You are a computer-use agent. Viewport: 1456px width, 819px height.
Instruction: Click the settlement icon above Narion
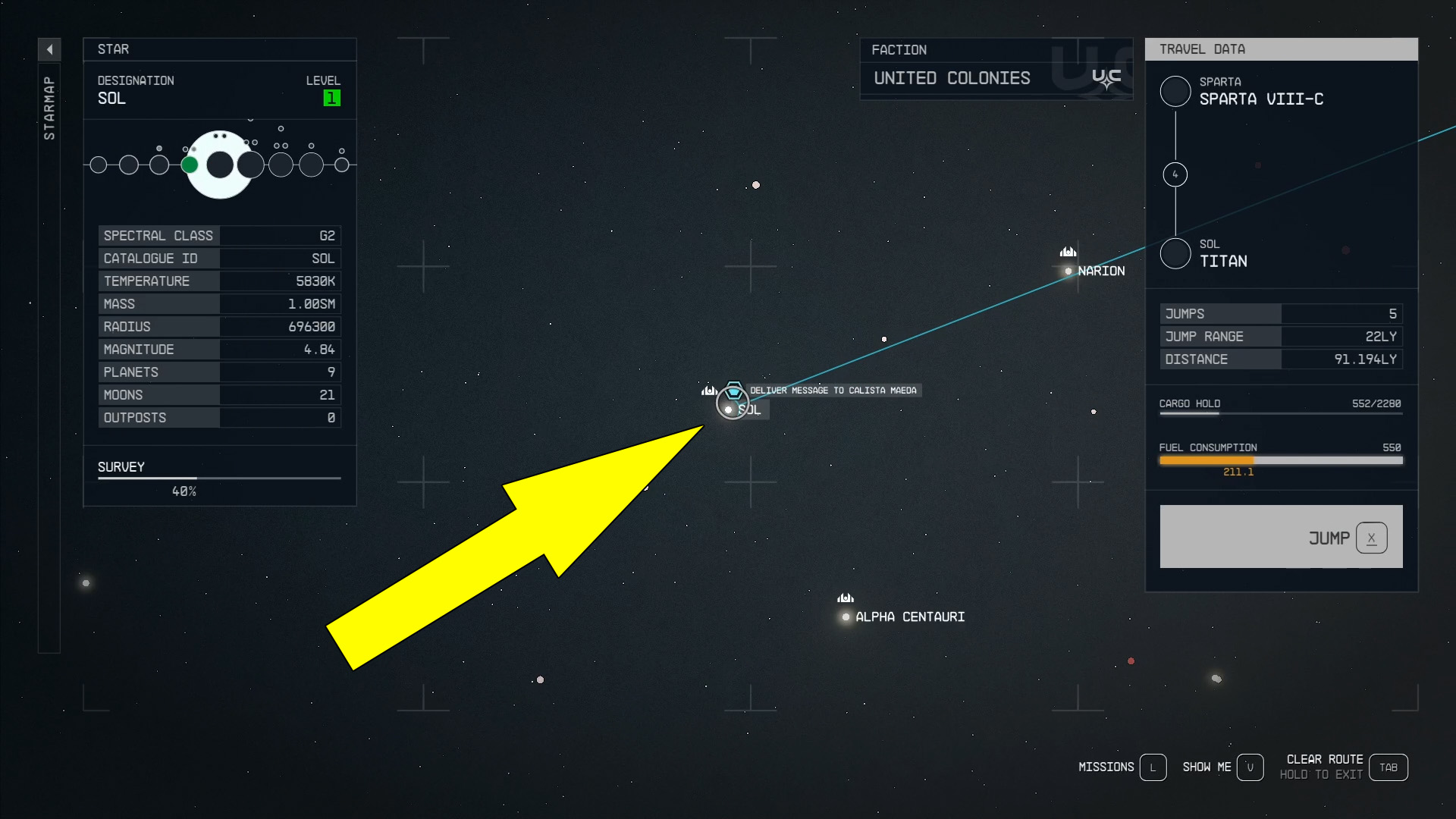pyautogui.click(x=1069, y=252)
